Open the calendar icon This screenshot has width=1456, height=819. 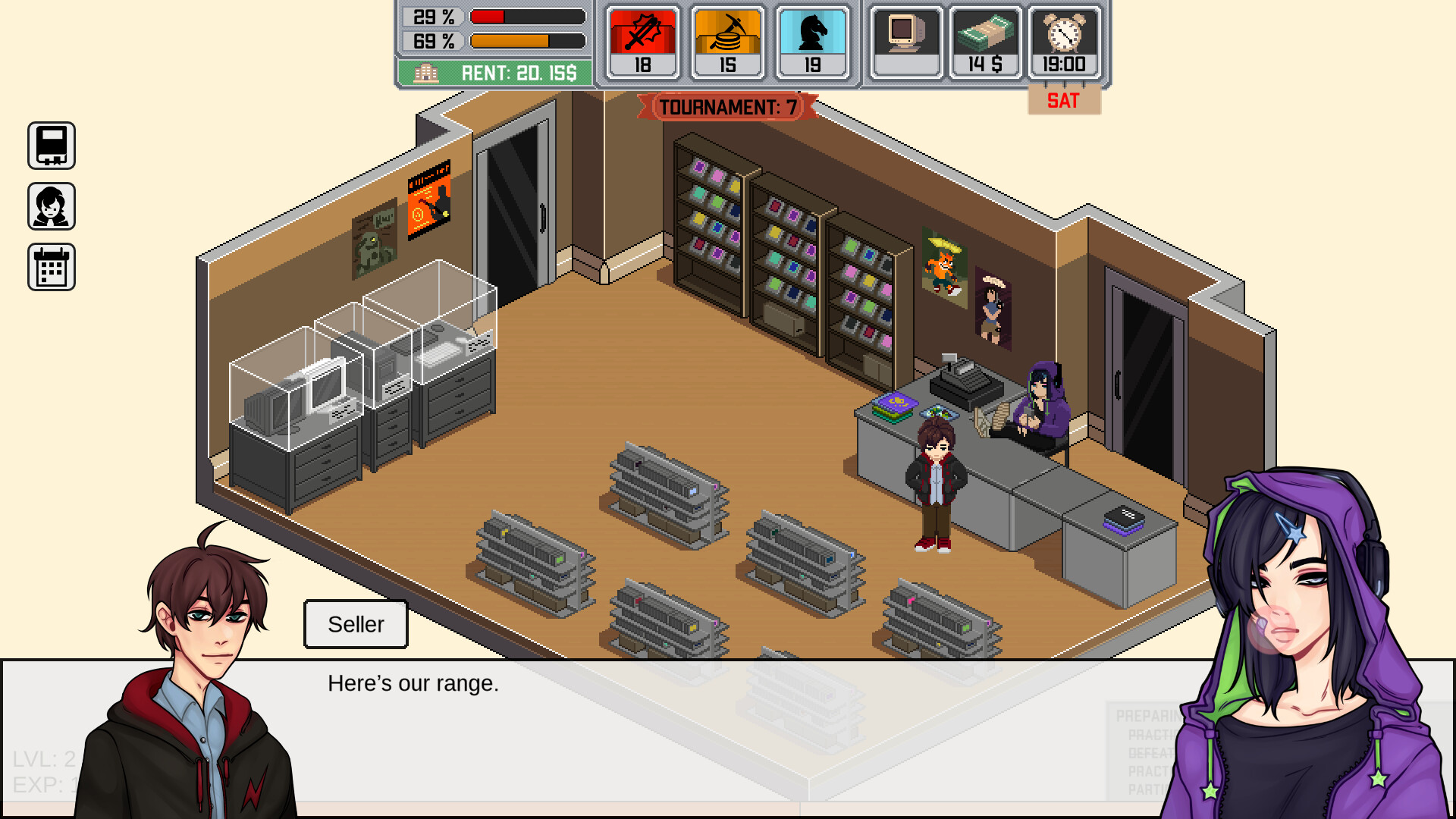(x=52, y=267)
